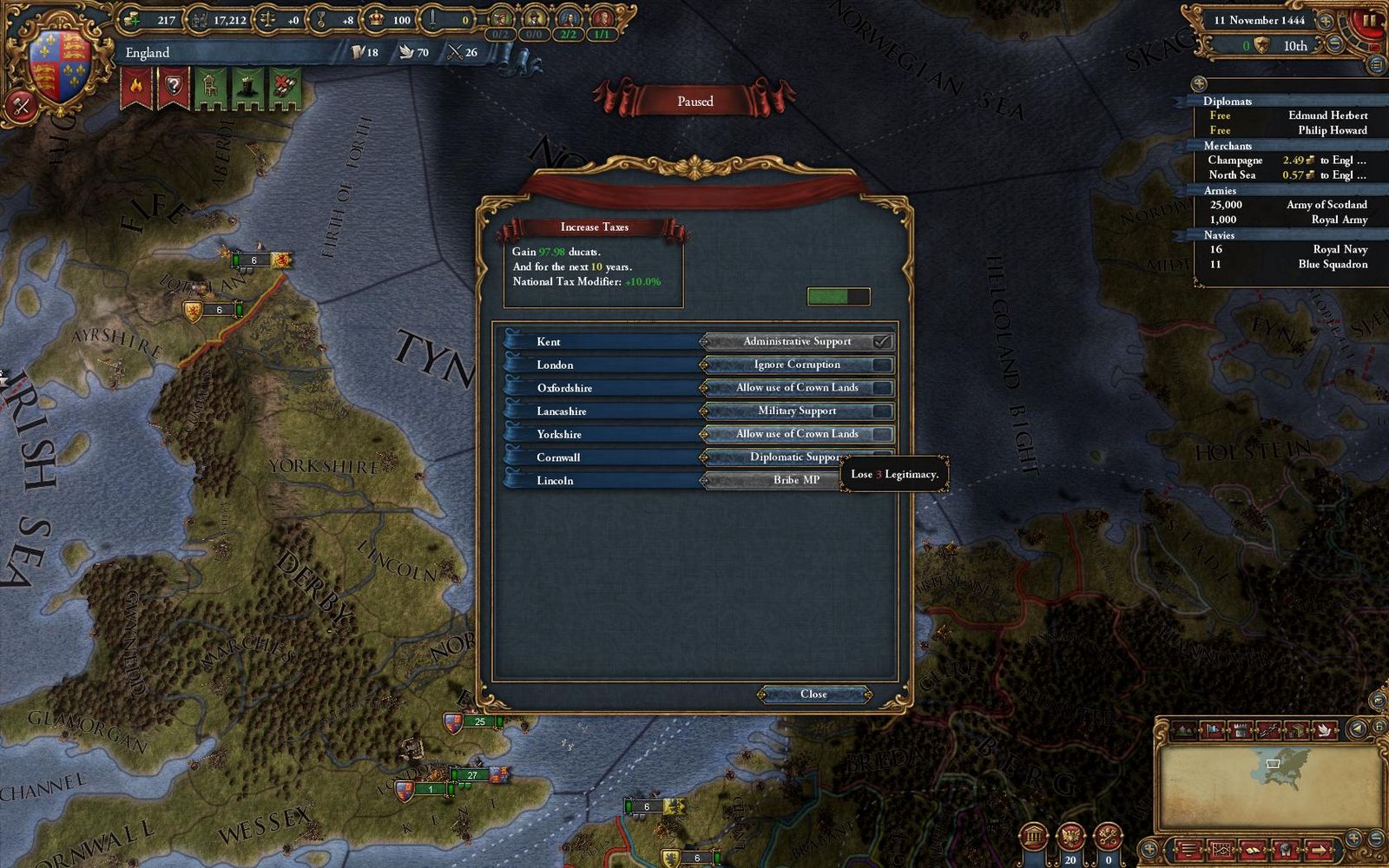
Task: Pick Military Support for Lancashire
Action: point(797,411)
